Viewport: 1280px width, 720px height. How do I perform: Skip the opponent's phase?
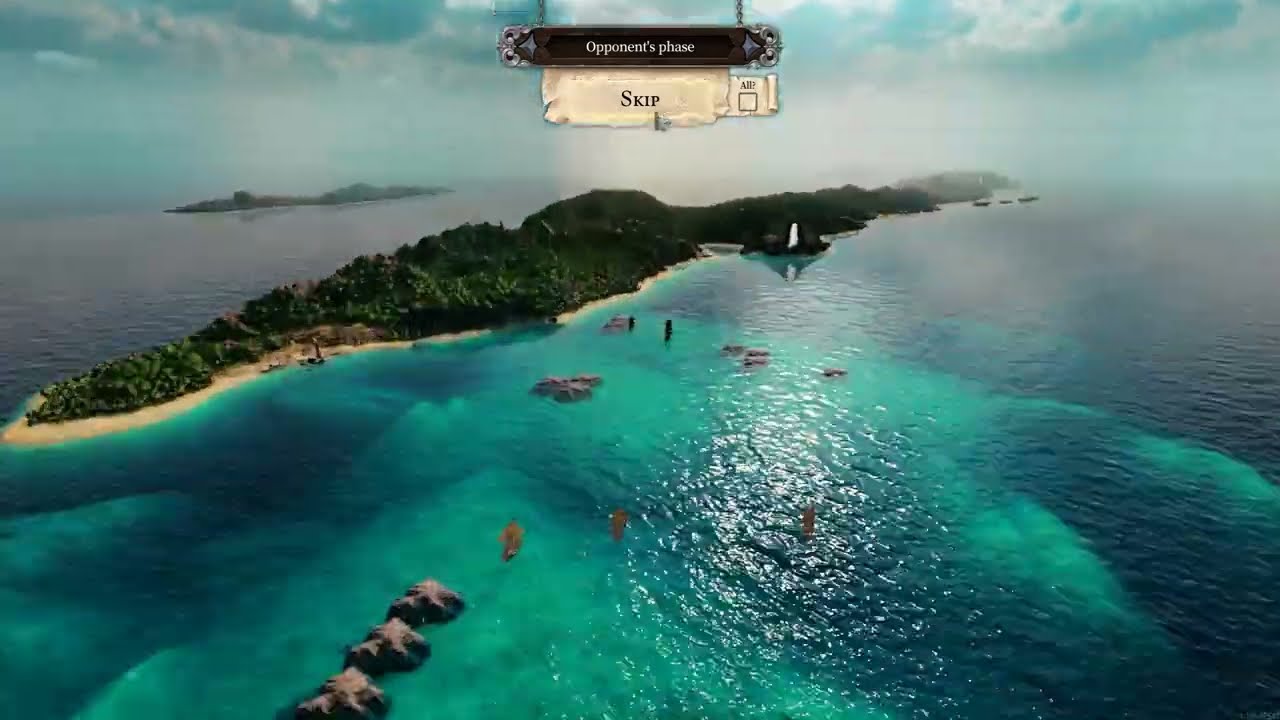pos(639,99)
